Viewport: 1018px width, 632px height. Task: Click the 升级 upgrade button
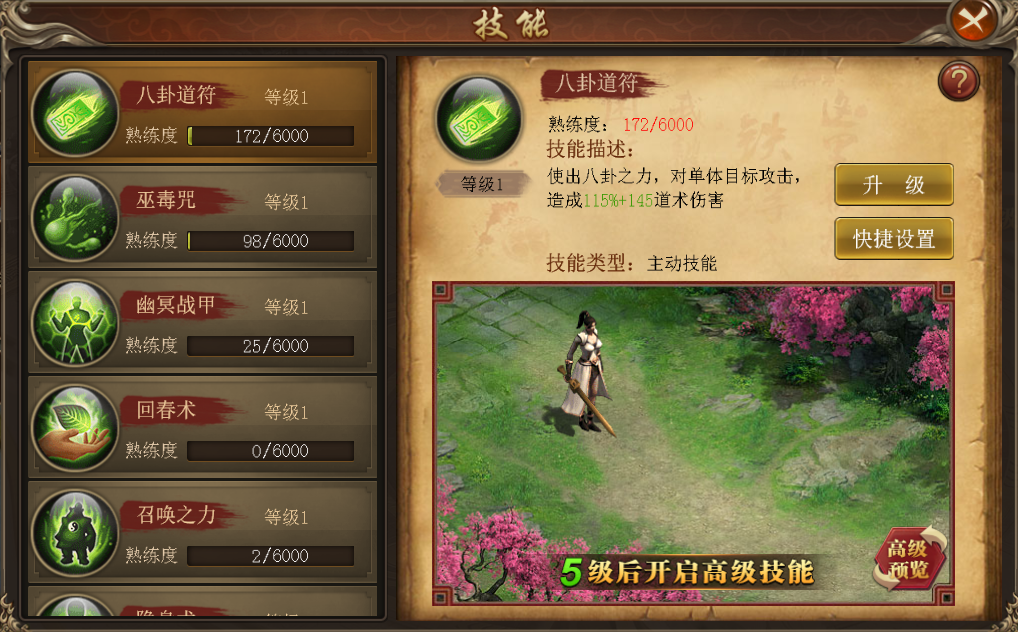[x=893, y=185]
